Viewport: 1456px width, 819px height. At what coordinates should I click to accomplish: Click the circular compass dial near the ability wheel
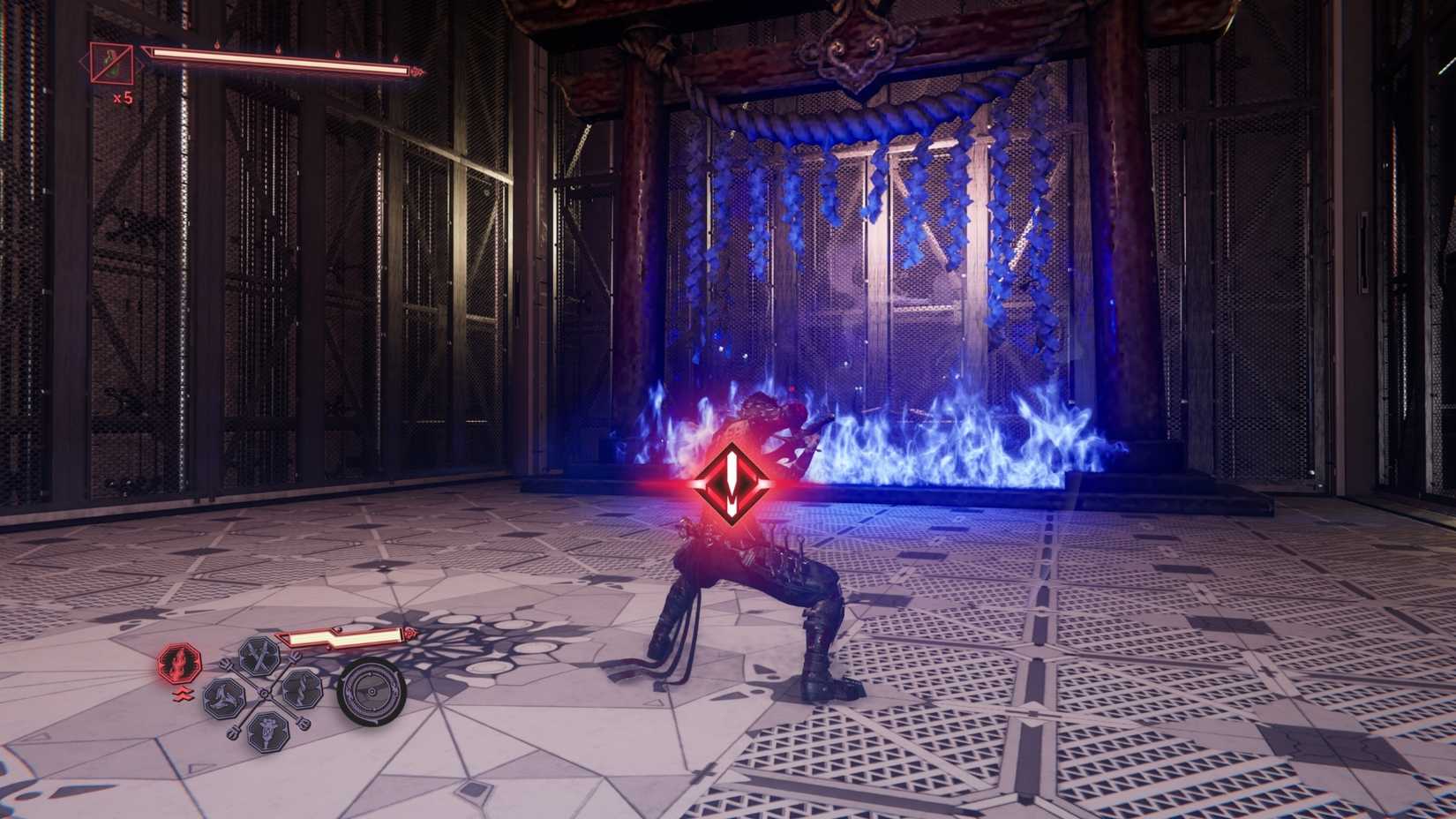click(x=372, y=692)
